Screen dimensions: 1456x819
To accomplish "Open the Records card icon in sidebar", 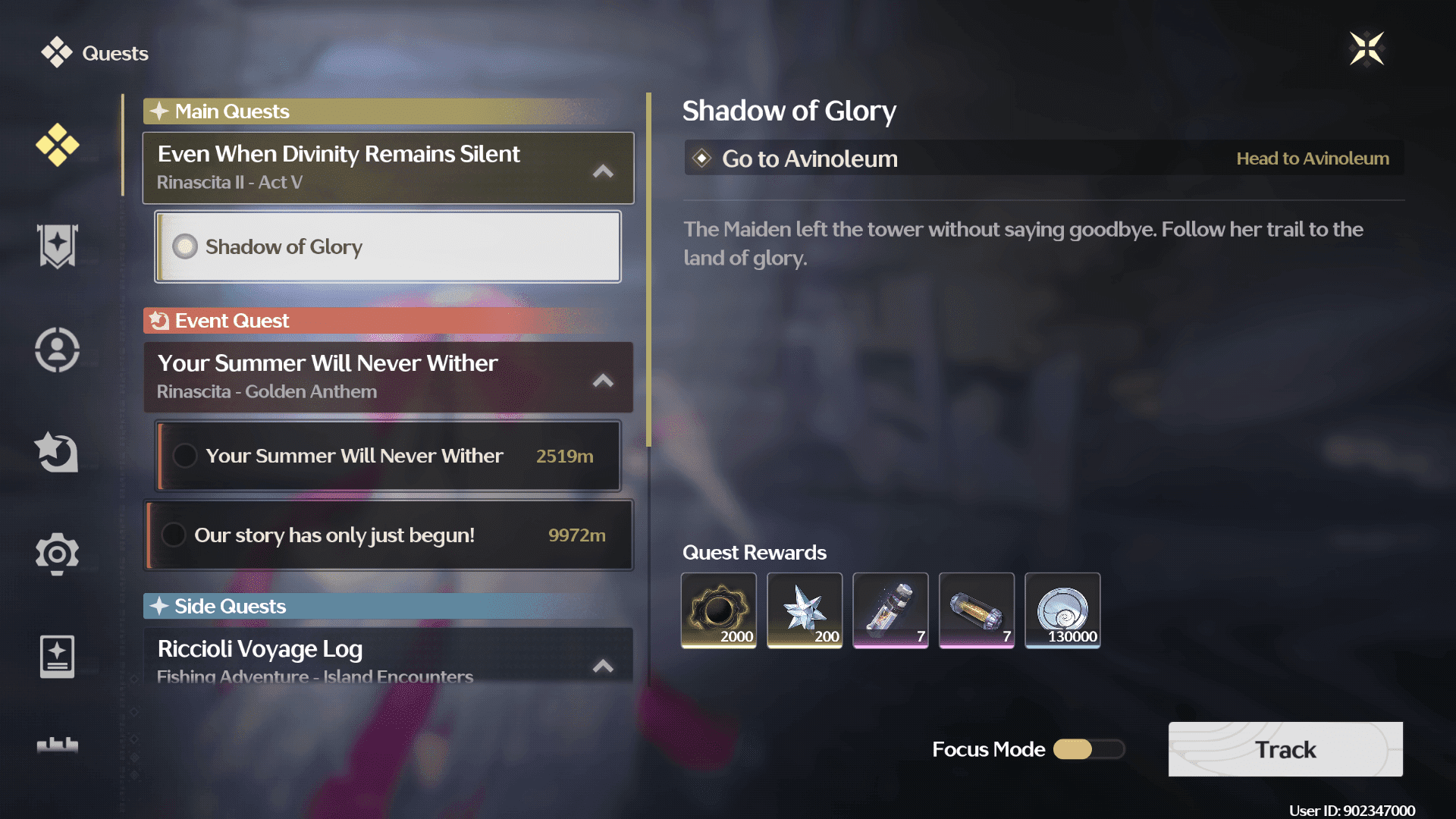I will [x=57, y=657].
